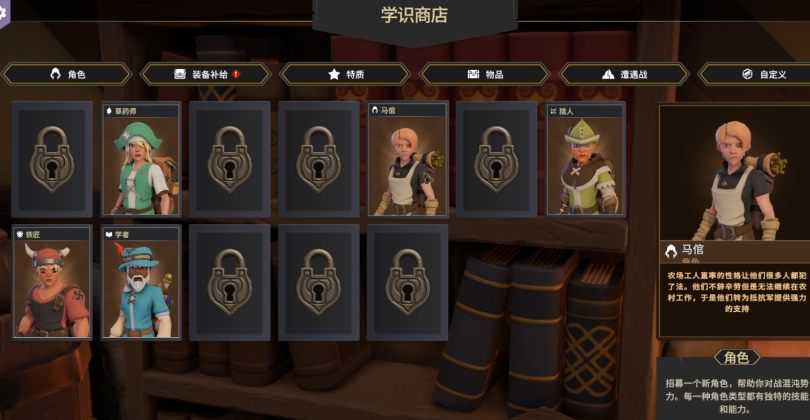Choose the 马倌 character card
The height and width of the screenshot is (420, 810).
pyautogui.click(x=408, y=160)
